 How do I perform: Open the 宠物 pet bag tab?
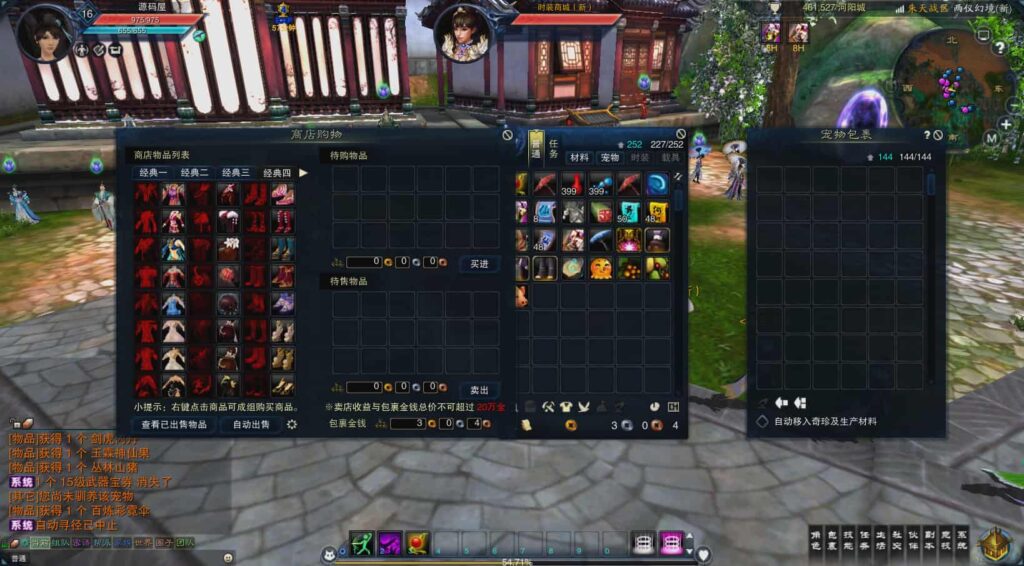609,158
